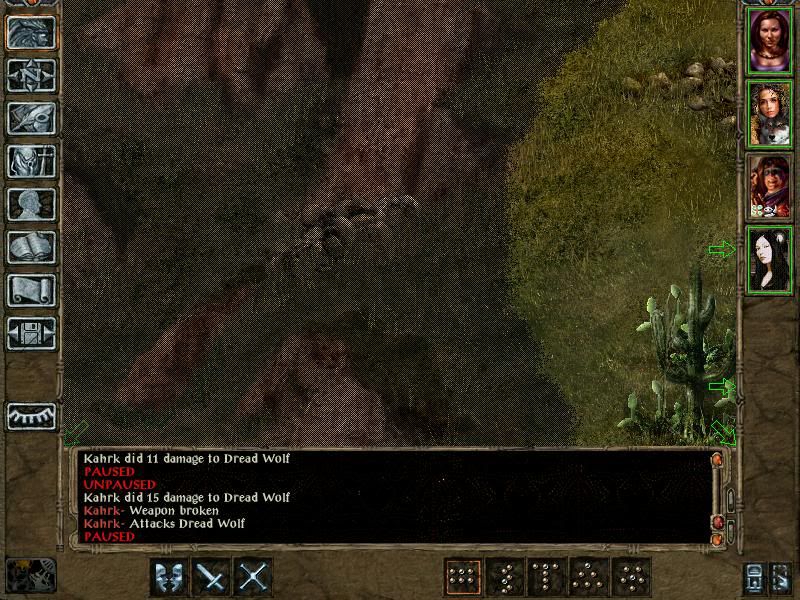Select the purple-robed woman portrait
The height and width of the screenshot is (600, 800).
(x=770, y=41)
